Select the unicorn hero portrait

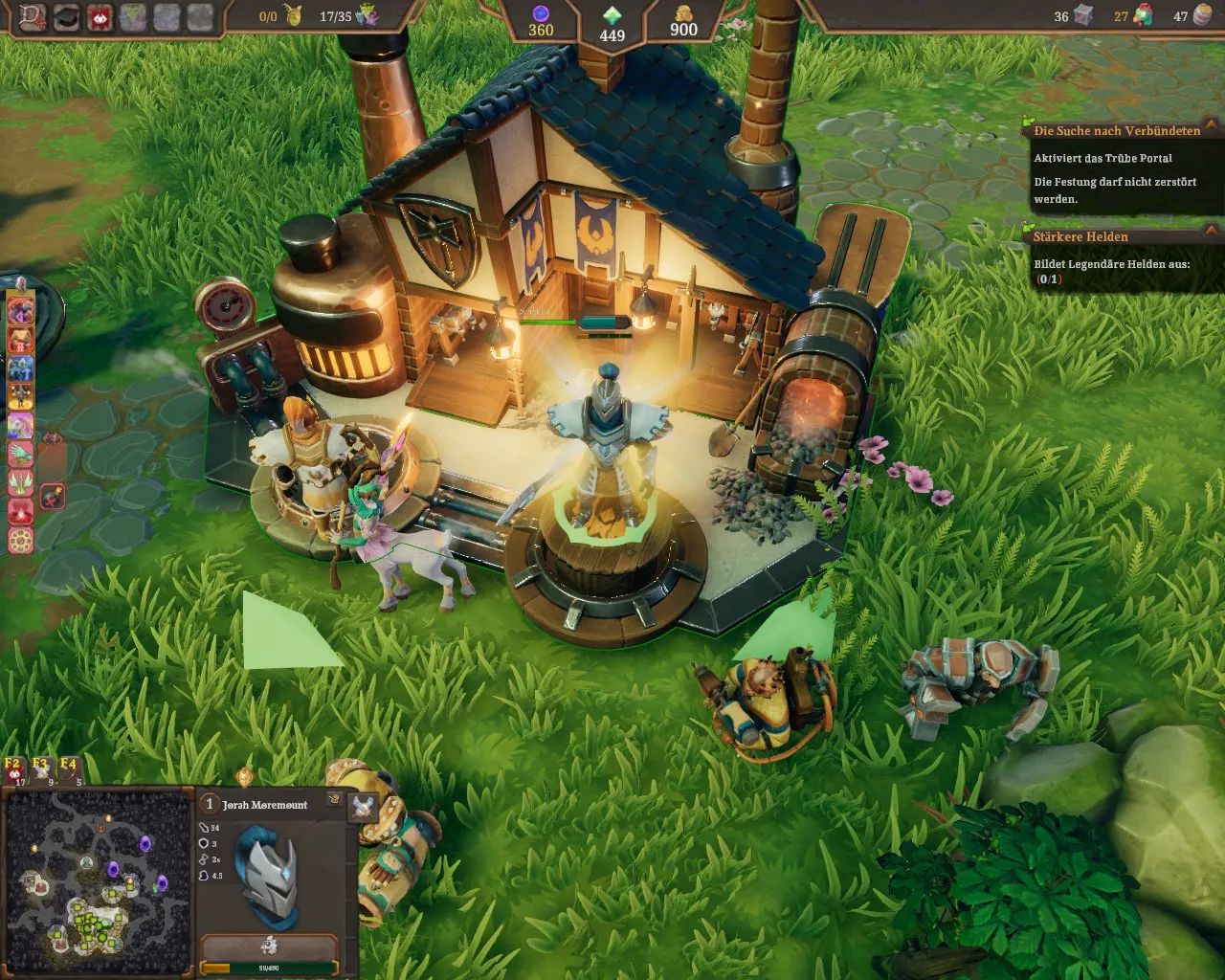[20, 425]
